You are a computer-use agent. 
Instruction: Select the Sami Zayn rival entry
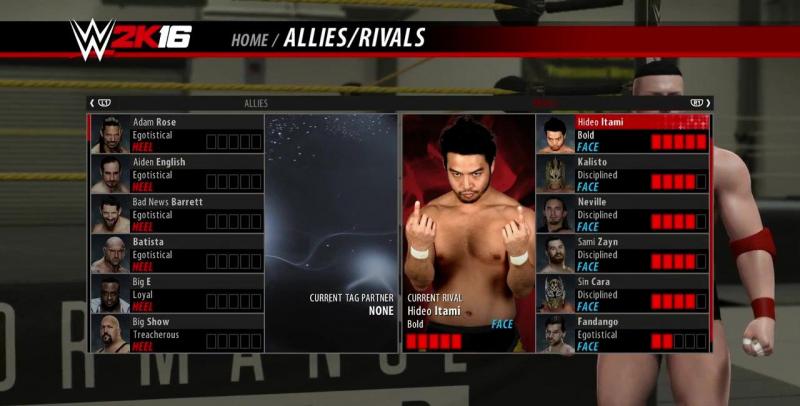(x=622, y=254)
